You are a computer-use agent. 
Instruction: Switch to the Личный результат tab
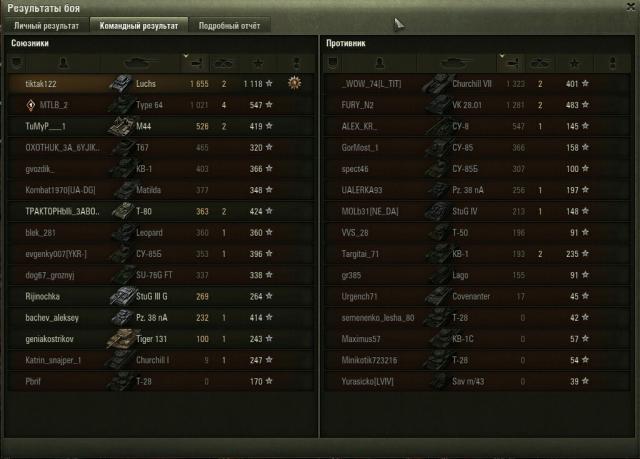tap(46, 25)
